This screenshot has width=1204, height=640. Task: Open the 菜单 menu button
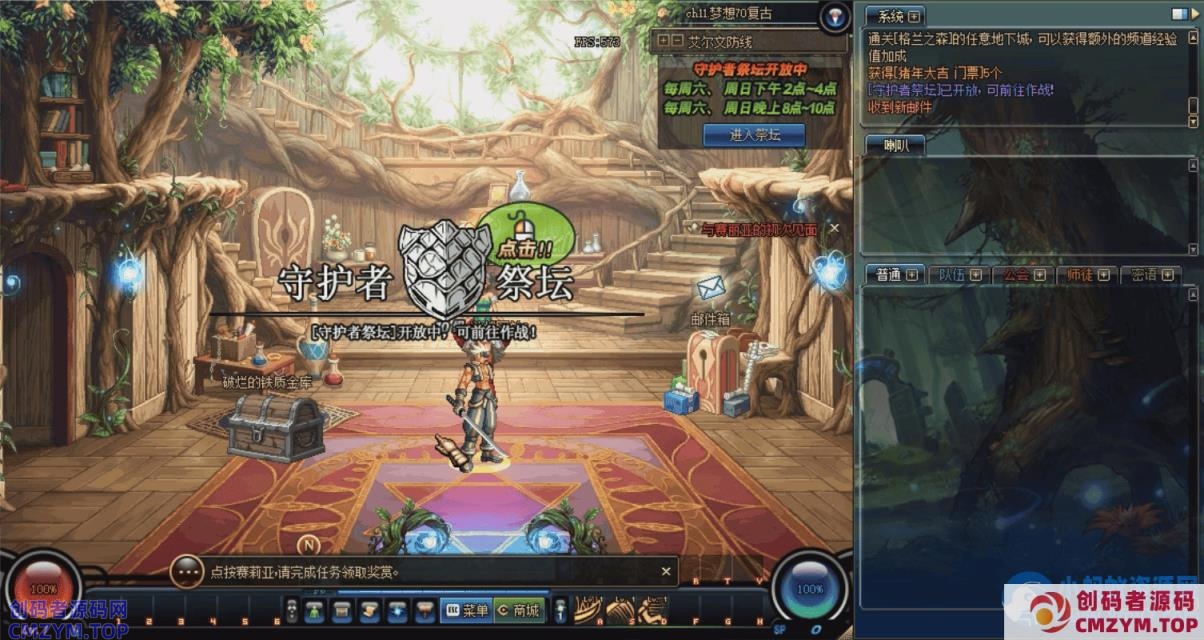pos(466,610)
